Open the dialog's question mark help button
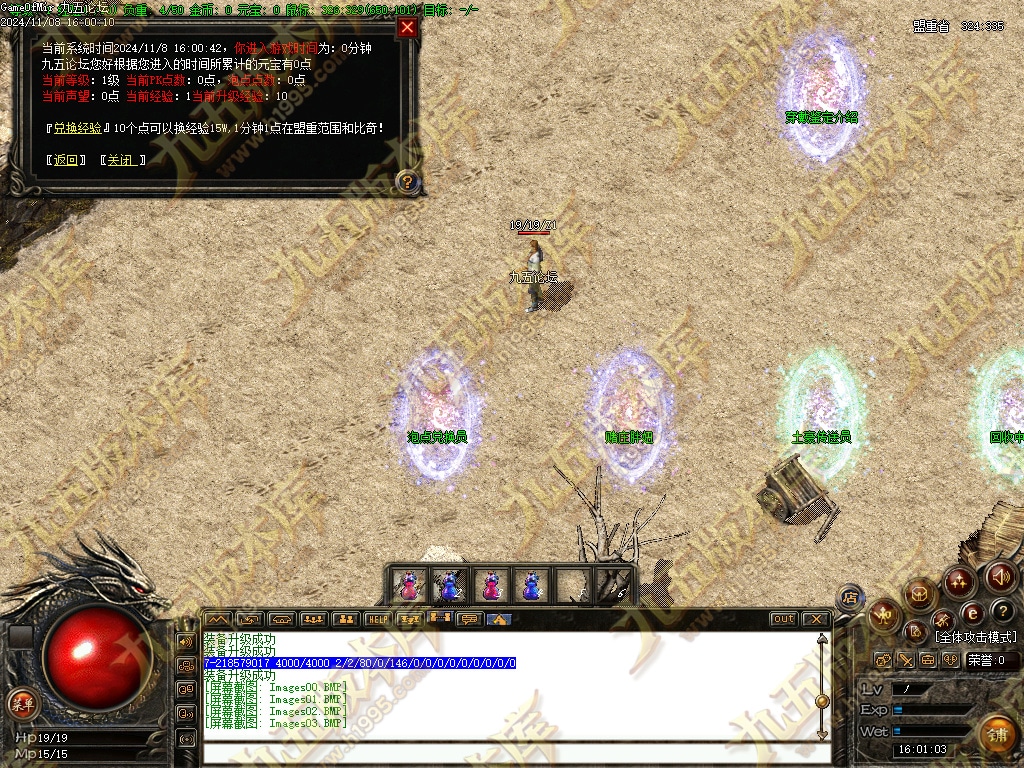Screen dimensions: 1024x768 point(407,182)
